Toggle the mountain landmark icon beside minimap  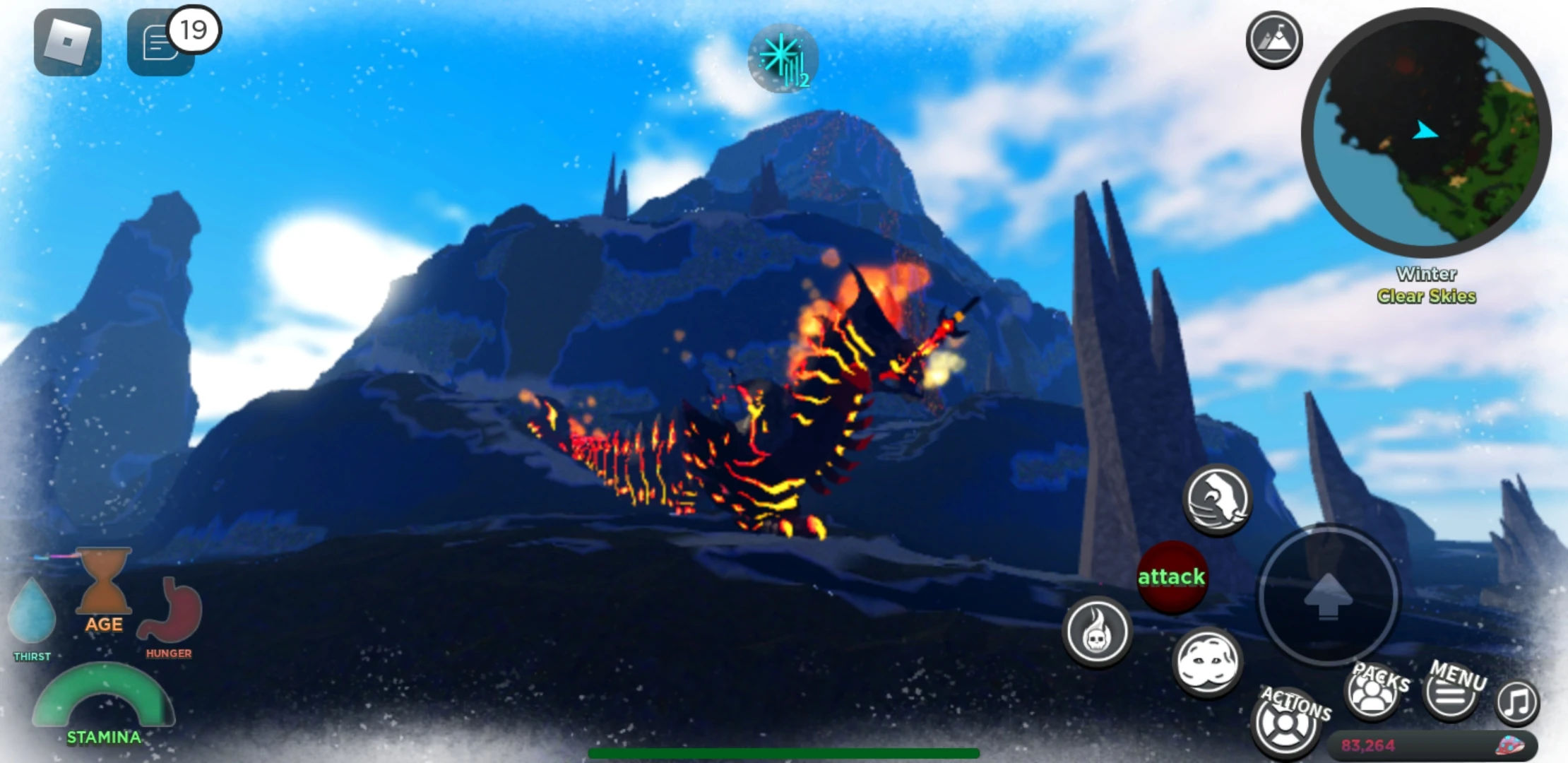[1273, 40]
